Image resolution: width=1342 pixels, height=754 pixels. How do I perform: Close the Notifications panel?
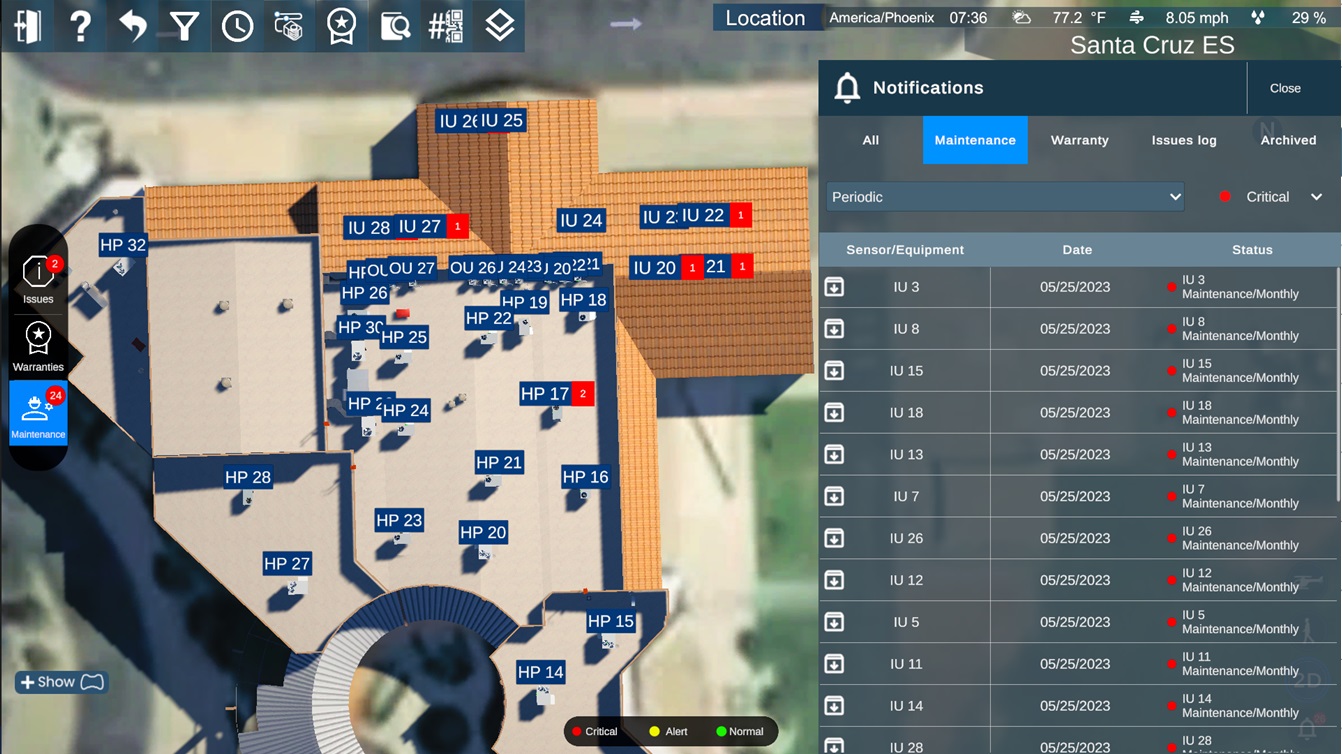coord(1285,88)
